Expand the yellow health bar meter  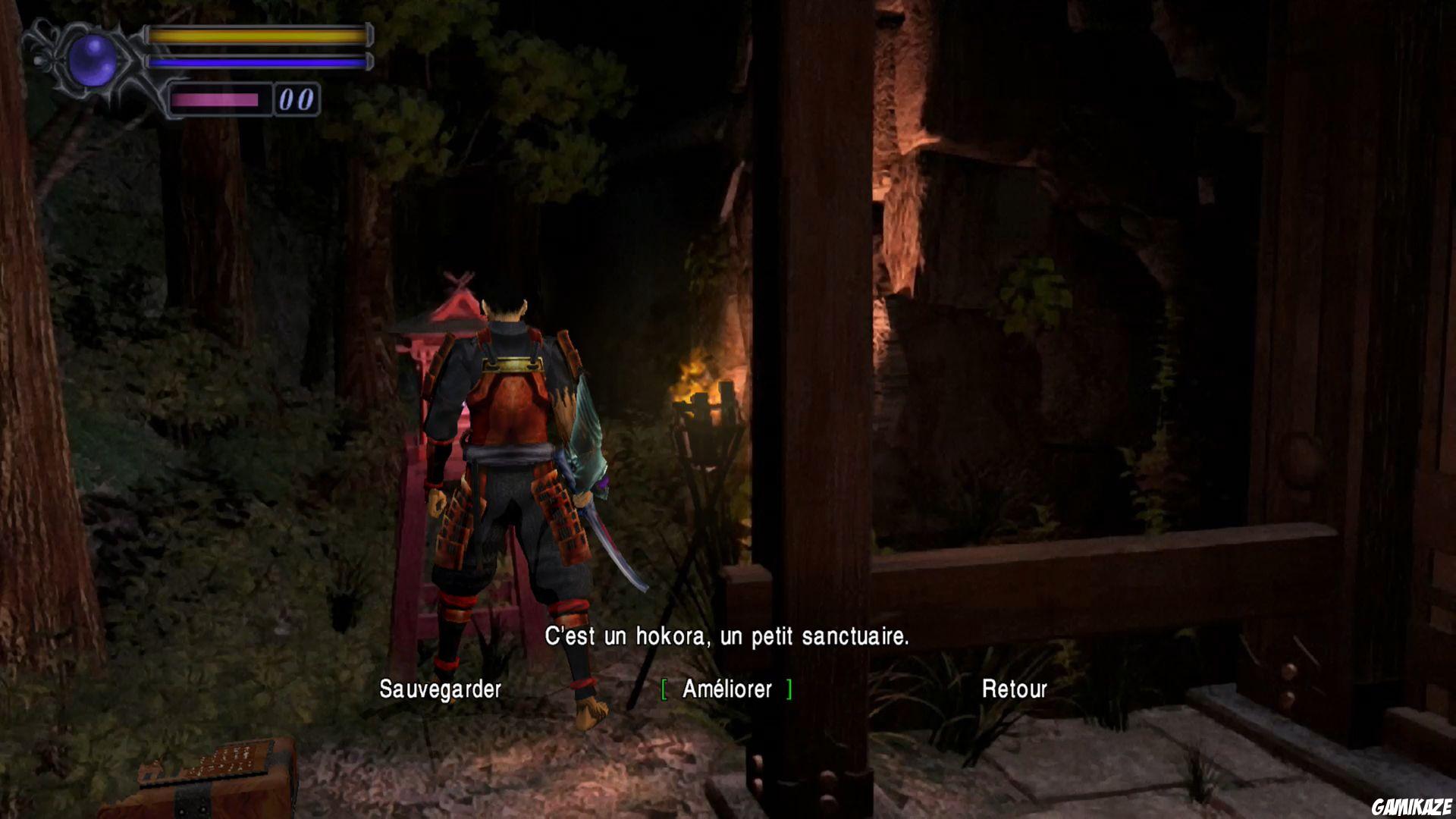(x=258, y=34)
